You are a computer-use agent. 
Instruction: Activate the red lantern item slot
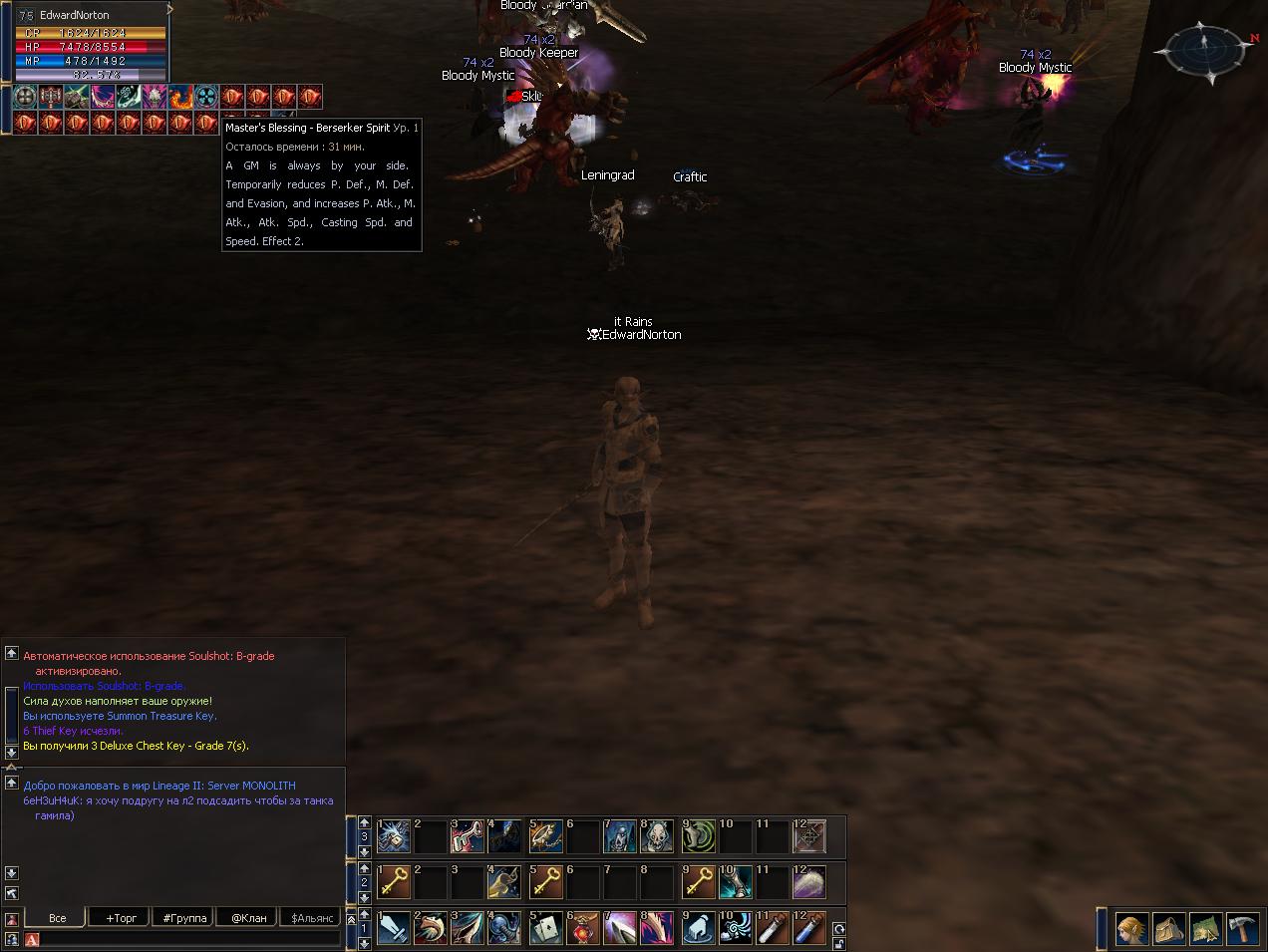pos(582,929)
